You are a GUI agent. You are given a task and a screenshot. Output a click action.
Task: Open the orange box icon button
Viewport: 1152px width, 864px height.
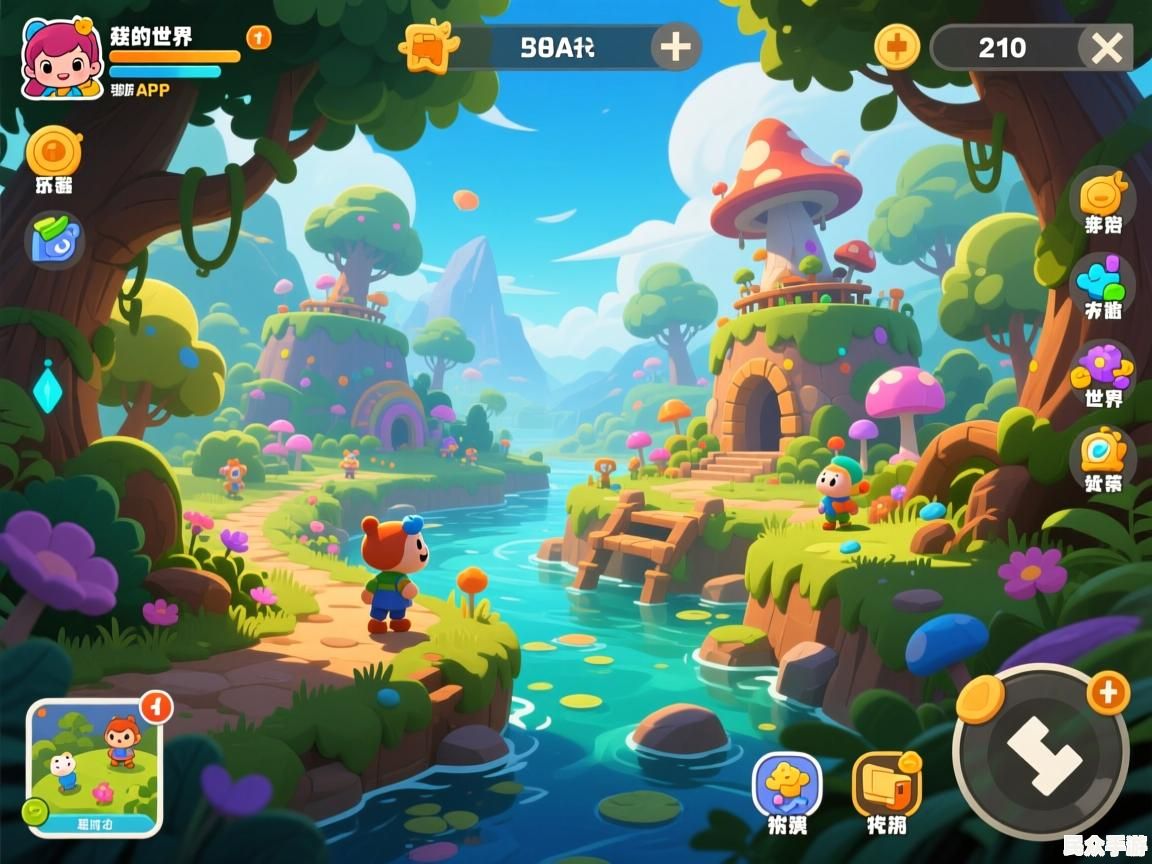point(886,785)
